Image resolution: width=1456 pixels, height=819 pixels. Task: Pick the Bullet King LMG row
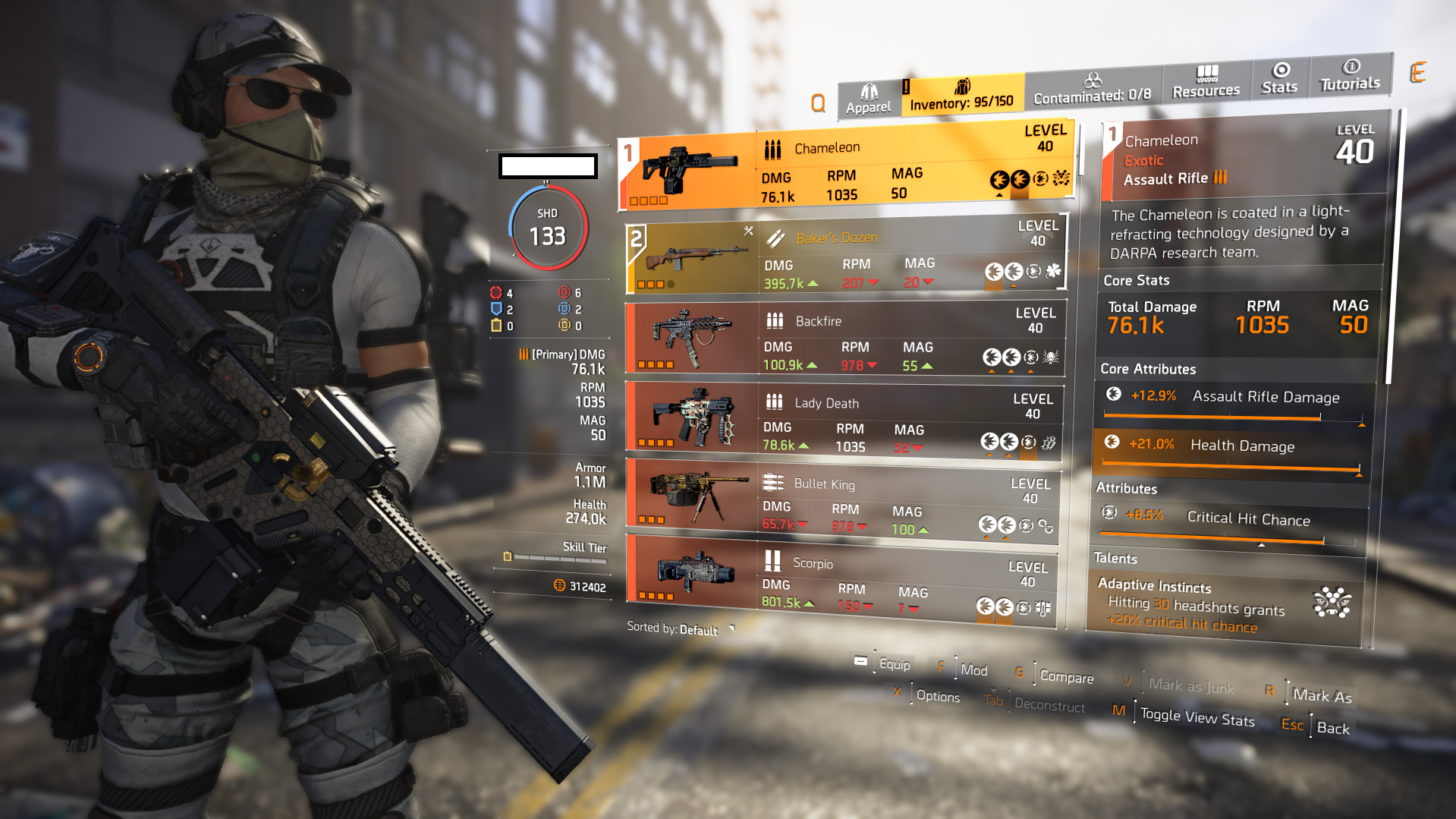(841, 500)
